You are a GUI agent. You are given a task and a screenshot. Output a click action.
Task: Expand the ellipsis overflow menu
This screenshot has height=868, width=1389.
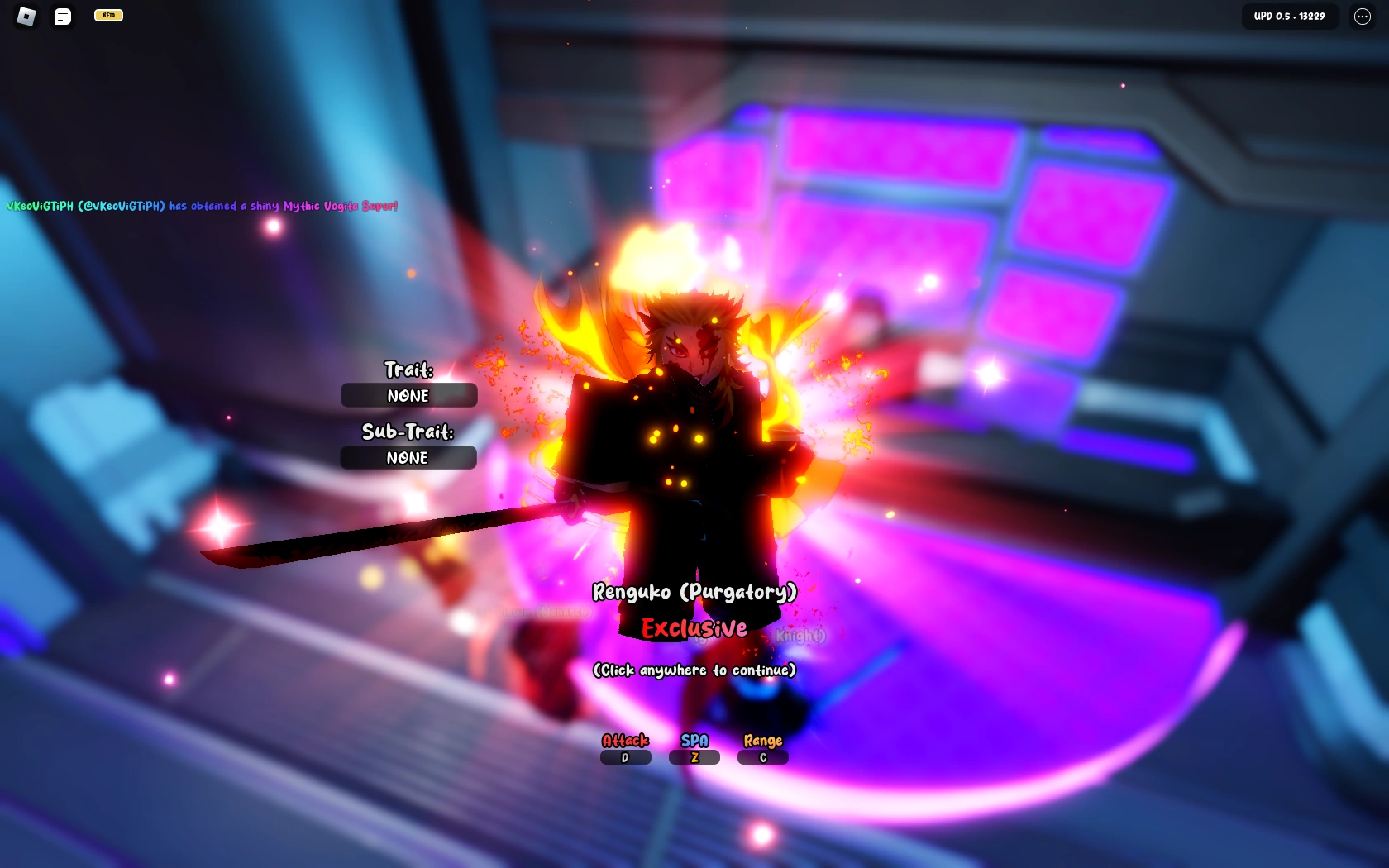pyautogui.click(x=1361, y=17)
